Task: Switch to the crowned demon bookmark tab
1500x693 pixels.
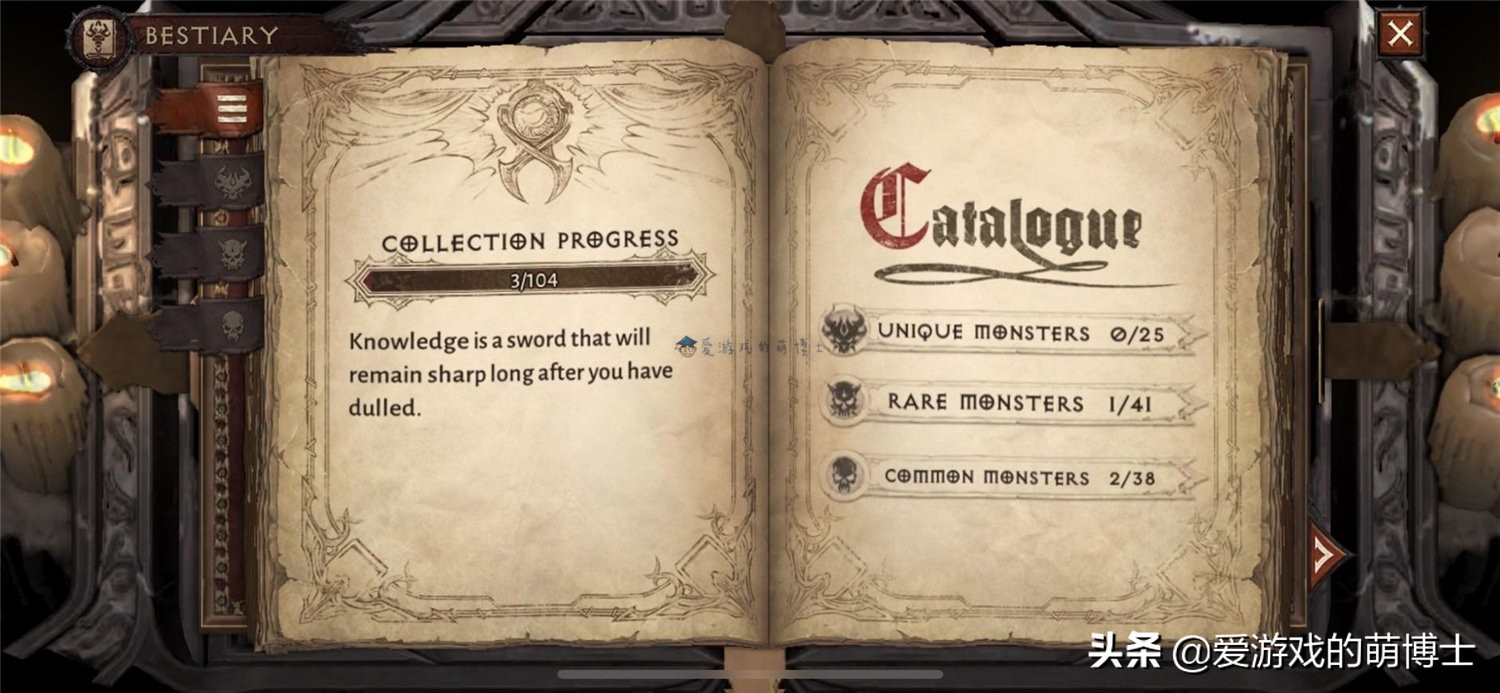Action: (x=228, y=182)
